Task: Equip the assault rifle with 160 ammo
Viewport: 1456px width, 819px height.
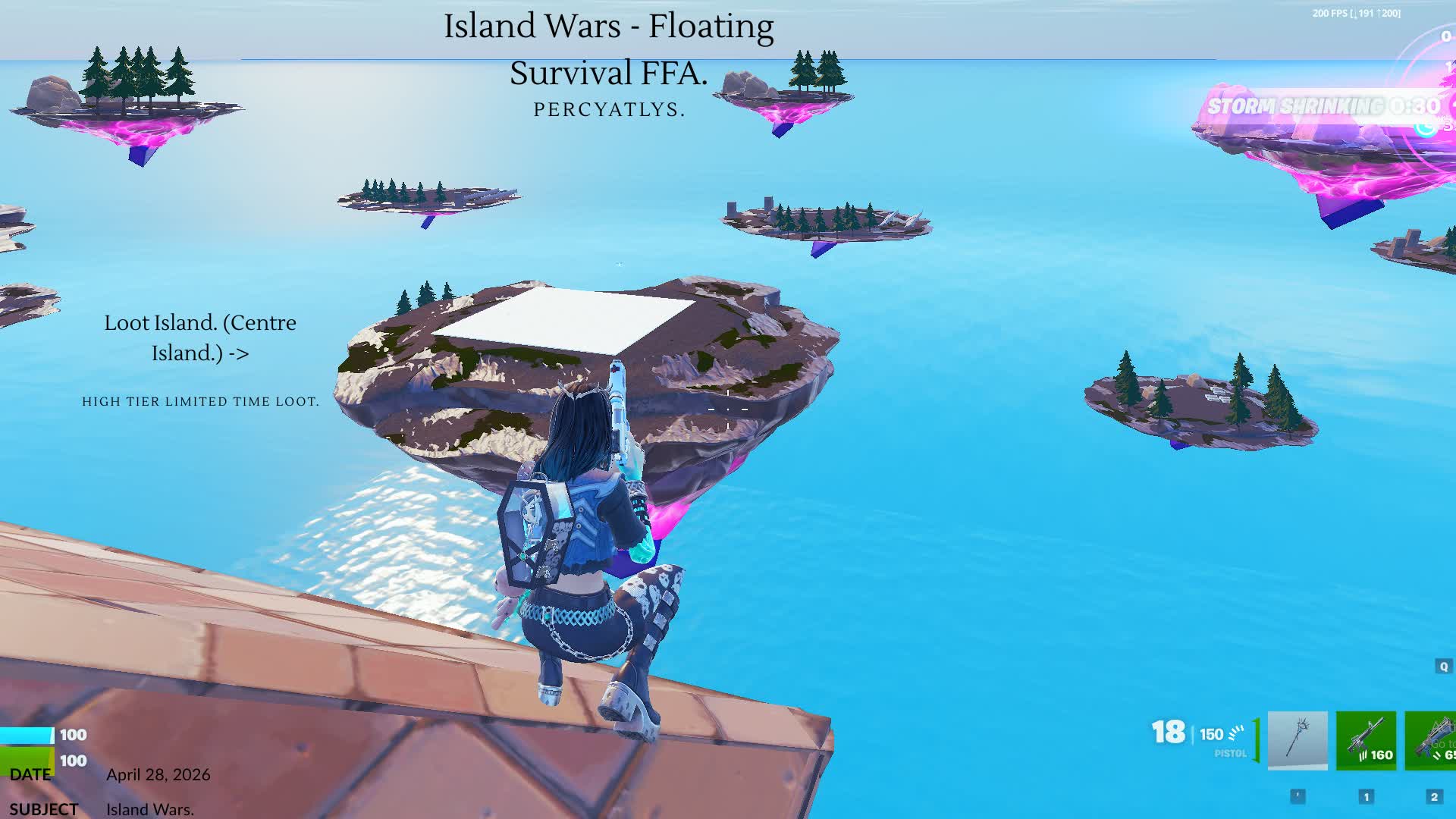Action: (x=1366, y=740)
